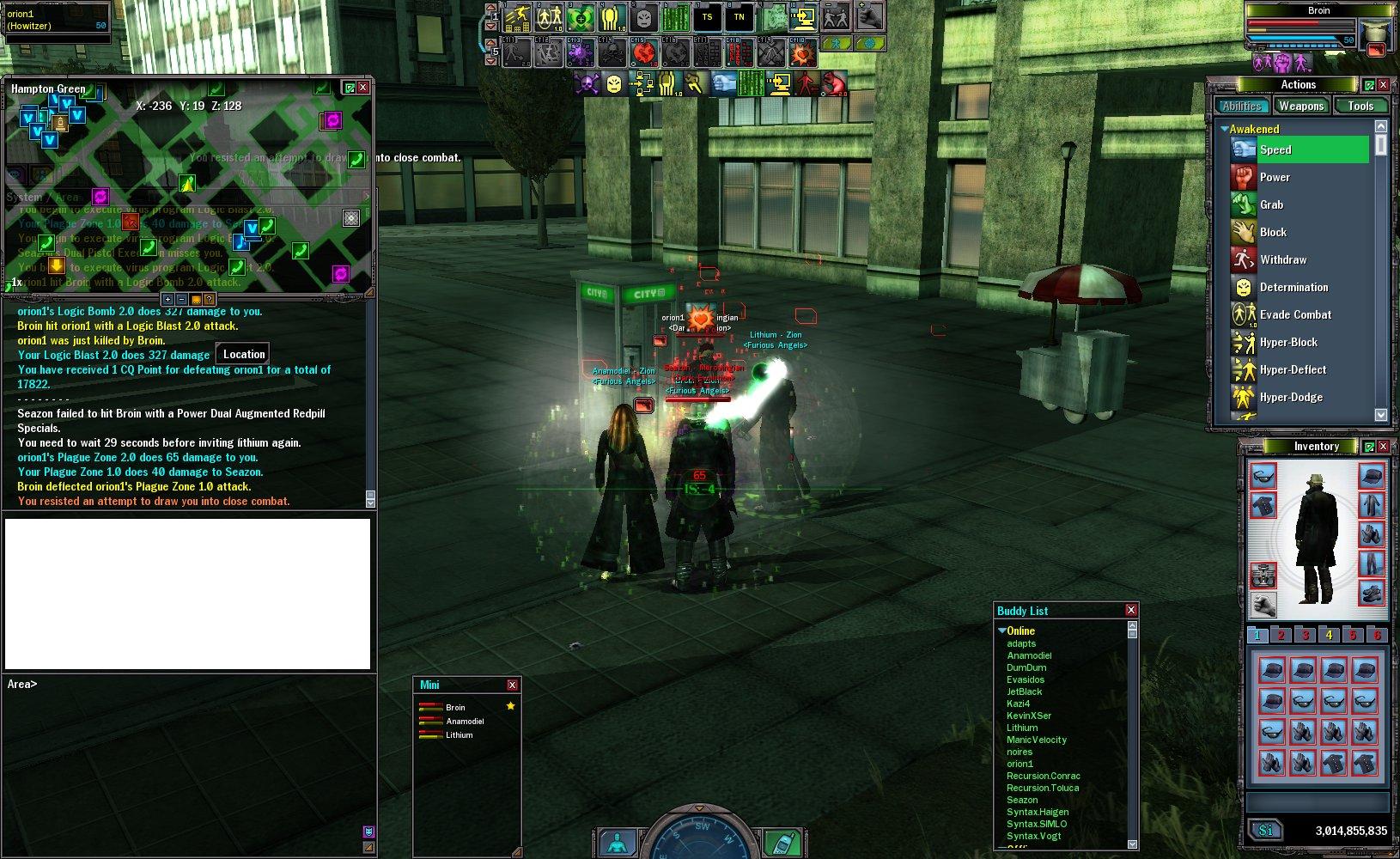
Task: Use the Determination ability
Action: (x=1293, y=287)
